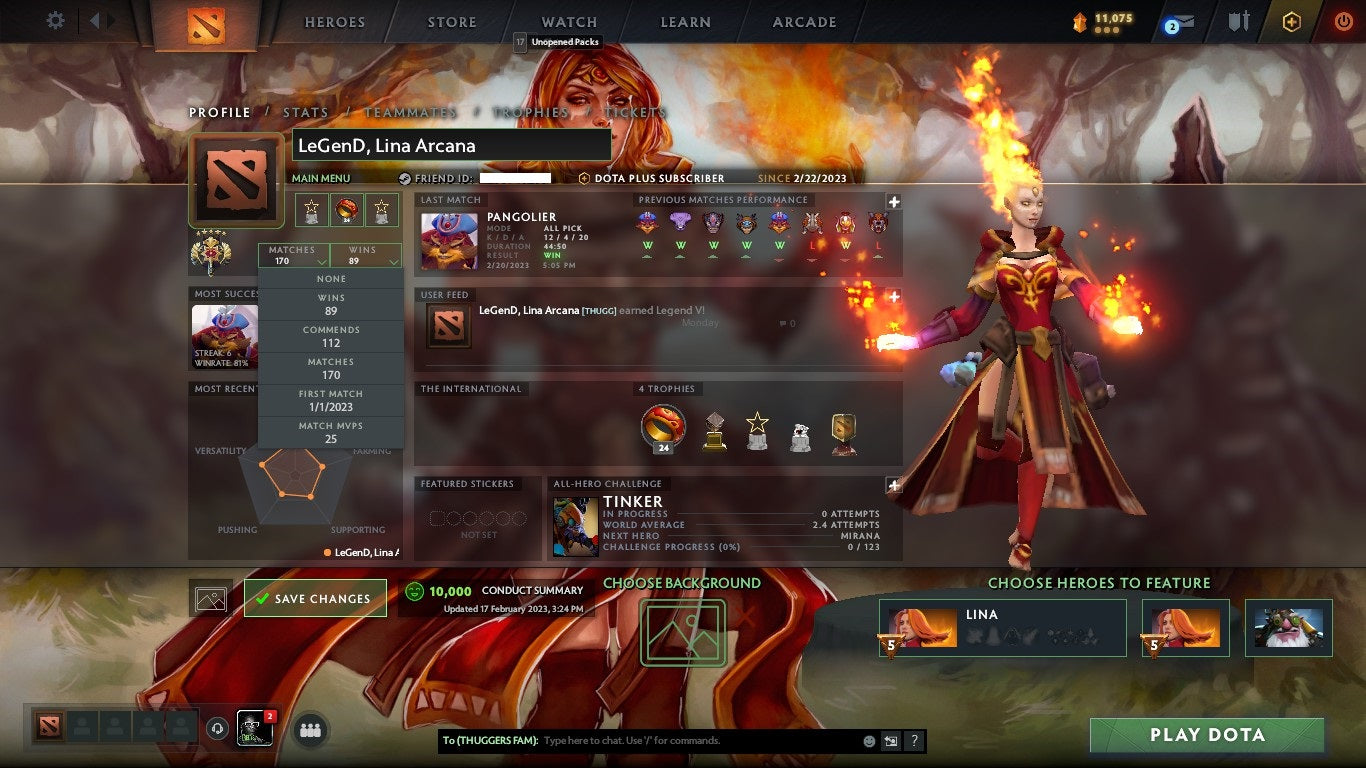
Task: Expand the All-Hero Challenge panel
Action: [893, 485]
